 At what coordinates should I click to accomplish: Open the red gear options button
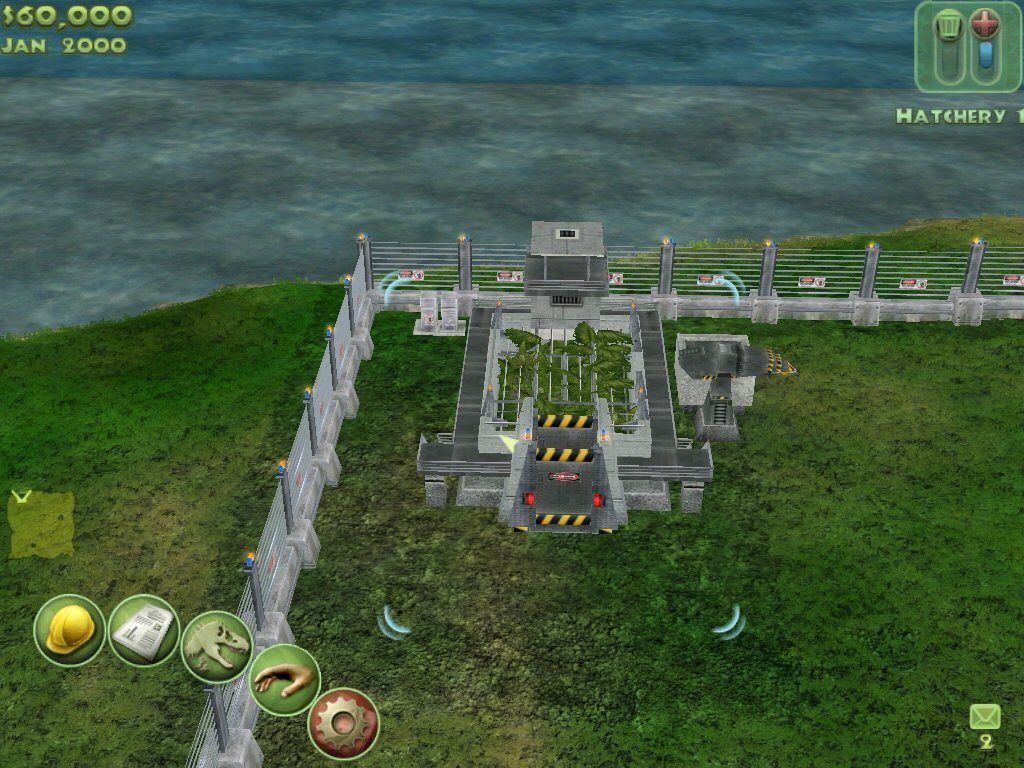coord(343,723)
